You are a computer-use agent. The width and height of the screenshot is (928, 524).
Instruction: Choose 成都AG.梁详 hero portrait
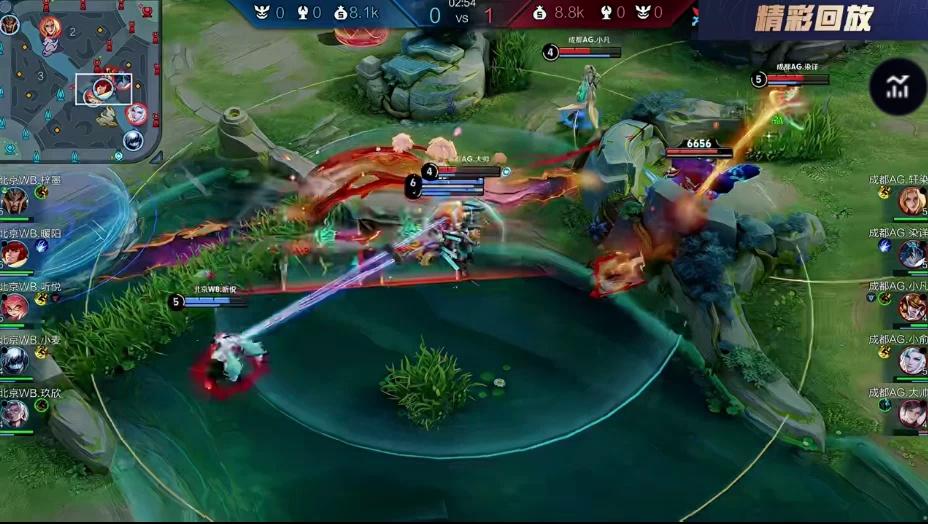pyautogui.click(x=912, y=254)
